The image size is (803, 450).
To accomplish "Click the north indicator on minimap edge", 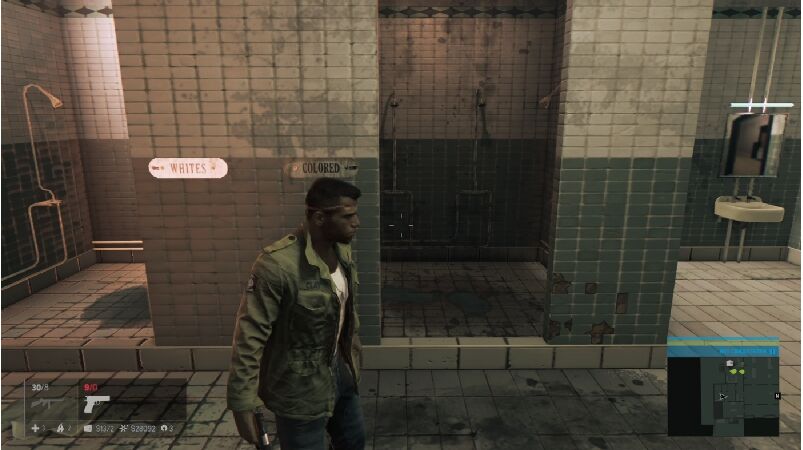I will 776,396.
